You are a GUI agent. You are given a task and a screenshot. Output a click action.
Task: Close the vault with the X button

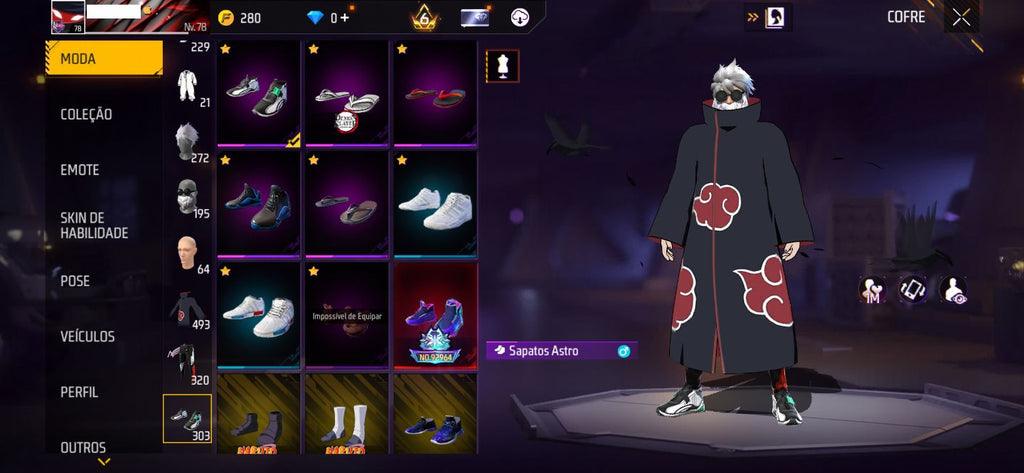tap(961, 17)
